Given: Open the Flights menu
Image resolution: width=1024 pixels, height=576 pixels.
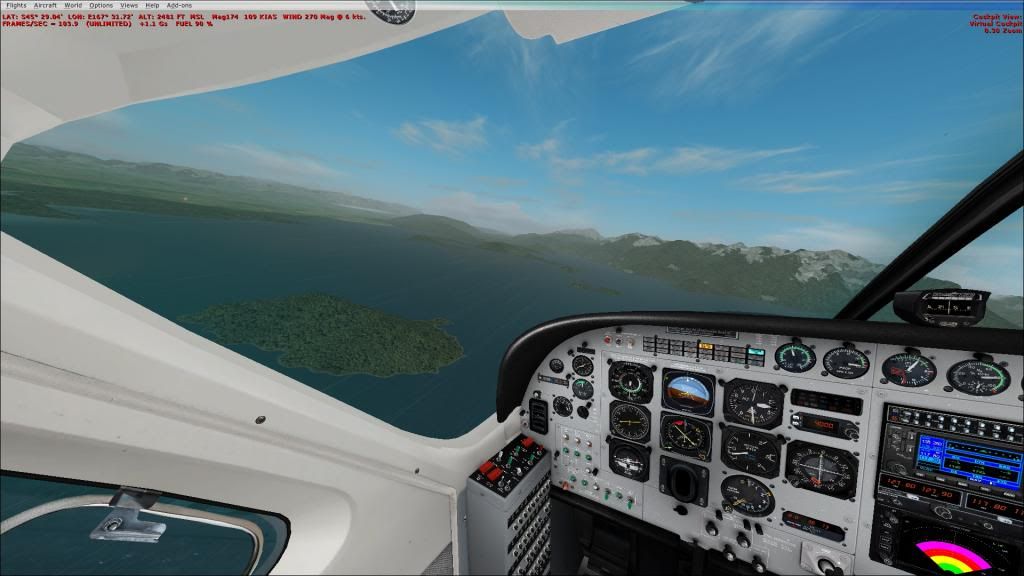Looking at the screenshot, I should click(16, 5).
